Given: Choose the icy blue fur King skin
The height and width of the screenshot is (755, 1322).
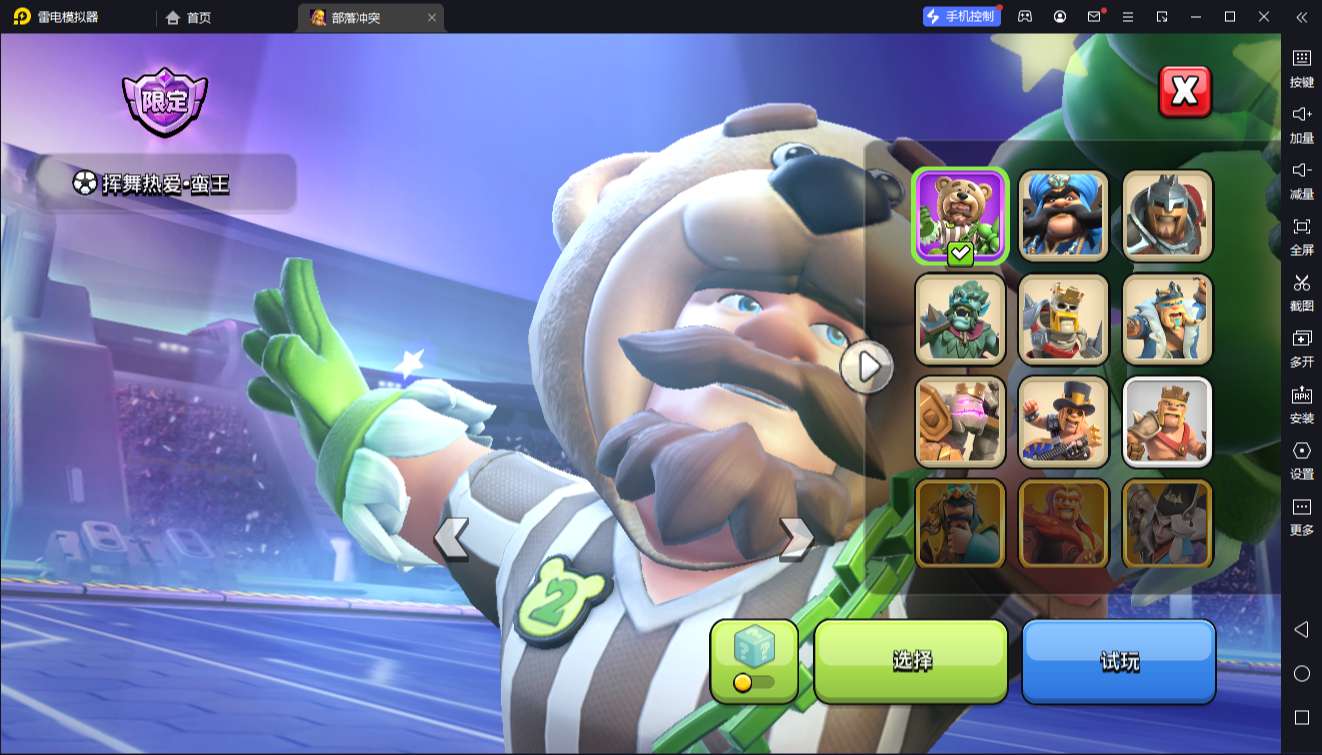Looking at the screenshot, I should coord(1167,319).
